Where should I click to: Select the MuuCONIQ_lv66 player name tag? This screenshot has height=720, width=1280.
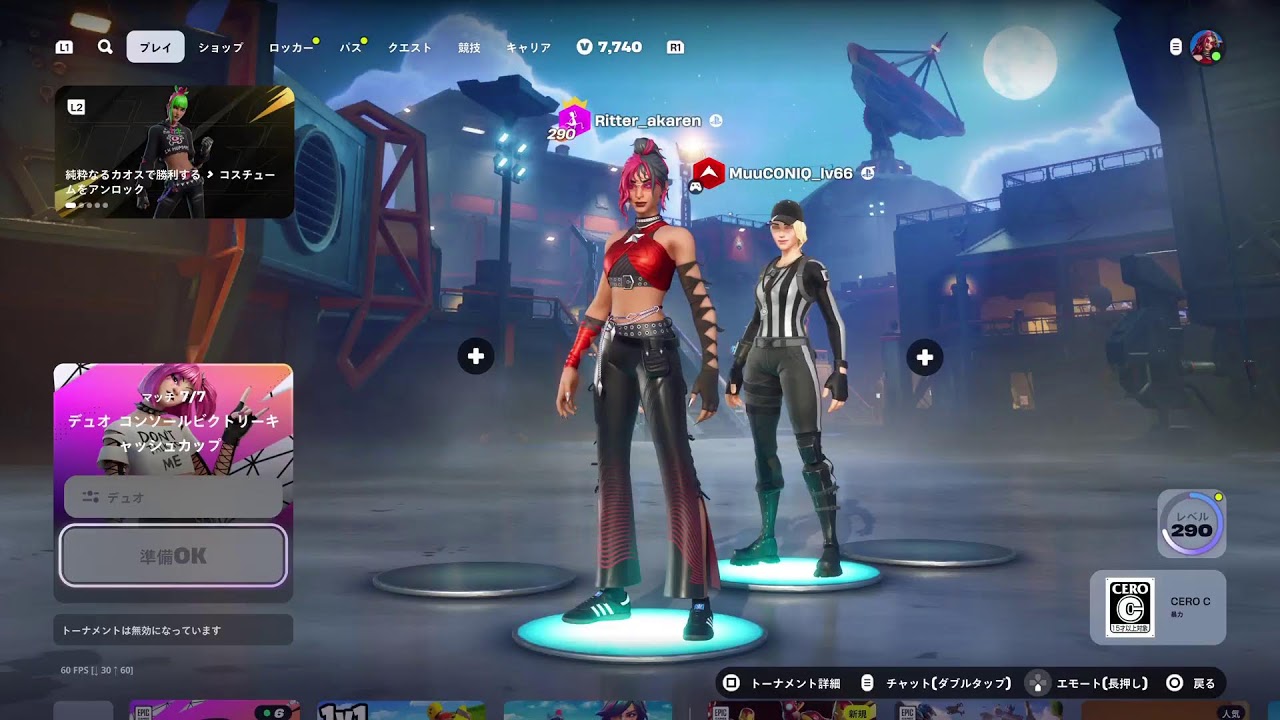pyautogui.click(x=790, y=173)
